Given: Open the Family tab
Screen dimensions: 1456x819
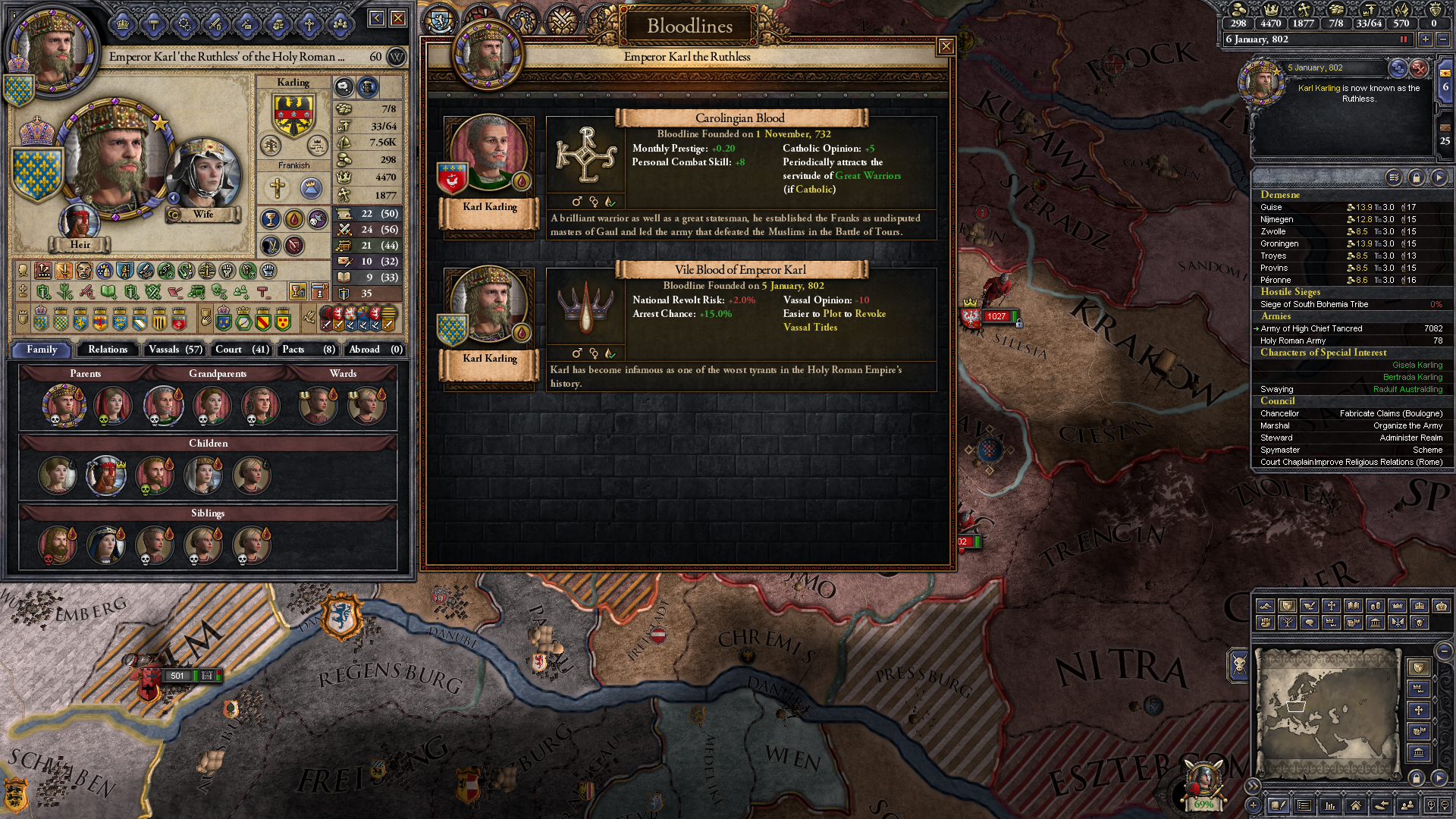Looking at the screenshot, I should [42, 350].
